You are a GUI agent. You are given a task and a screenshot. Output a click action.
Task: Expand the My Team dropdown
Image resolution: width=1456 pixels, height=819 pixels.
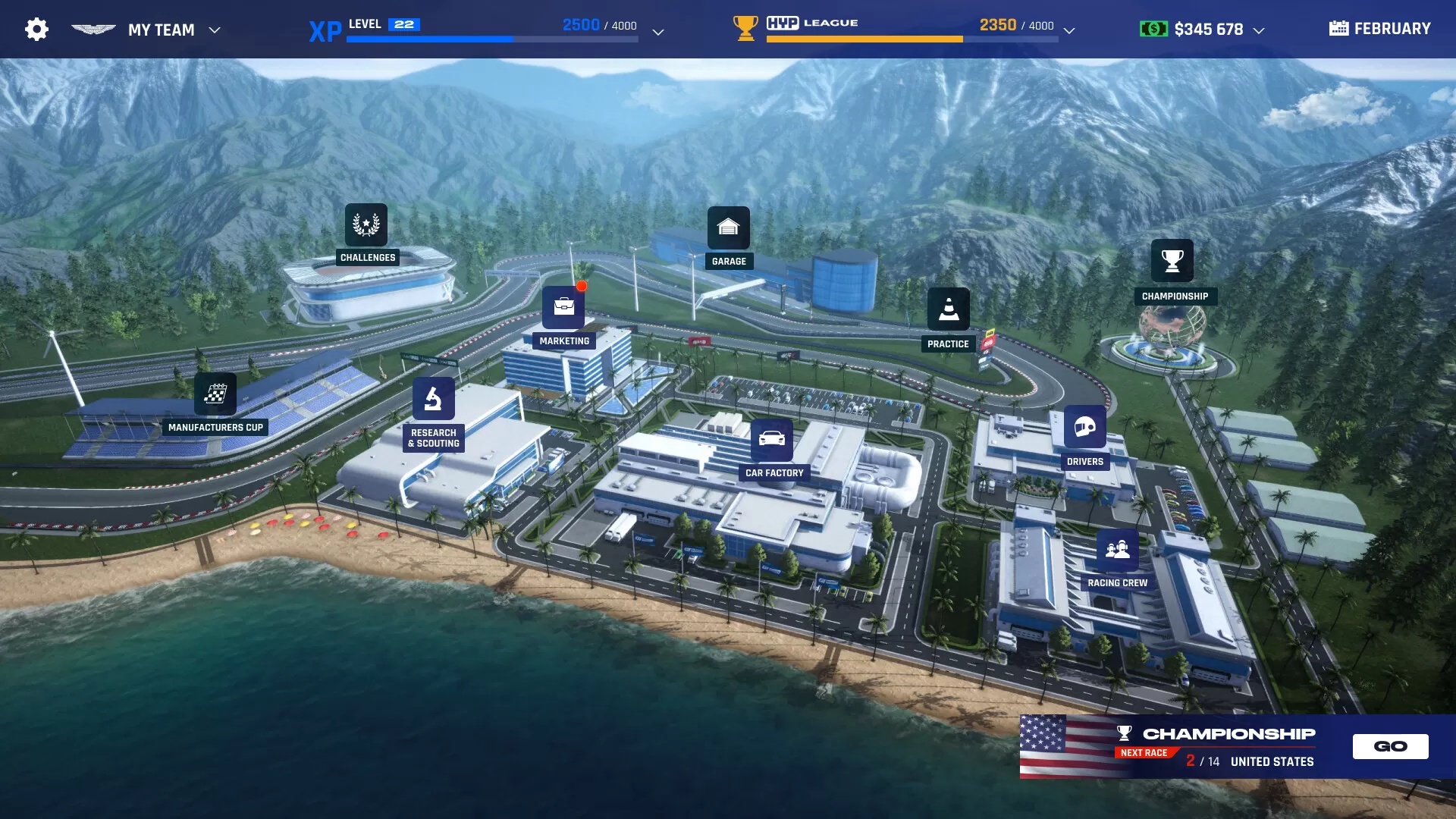[x=215, y=30]
